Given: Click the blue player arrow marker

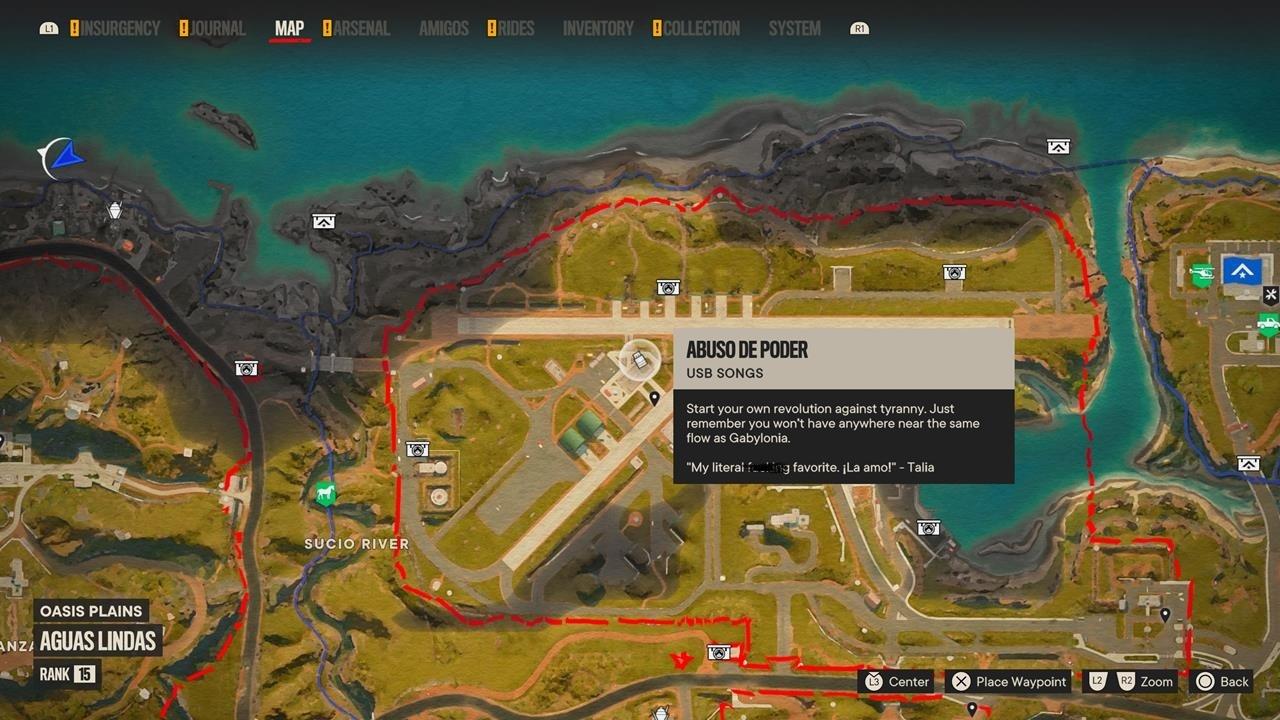Looking at the screenshot, I should [68, 157].
